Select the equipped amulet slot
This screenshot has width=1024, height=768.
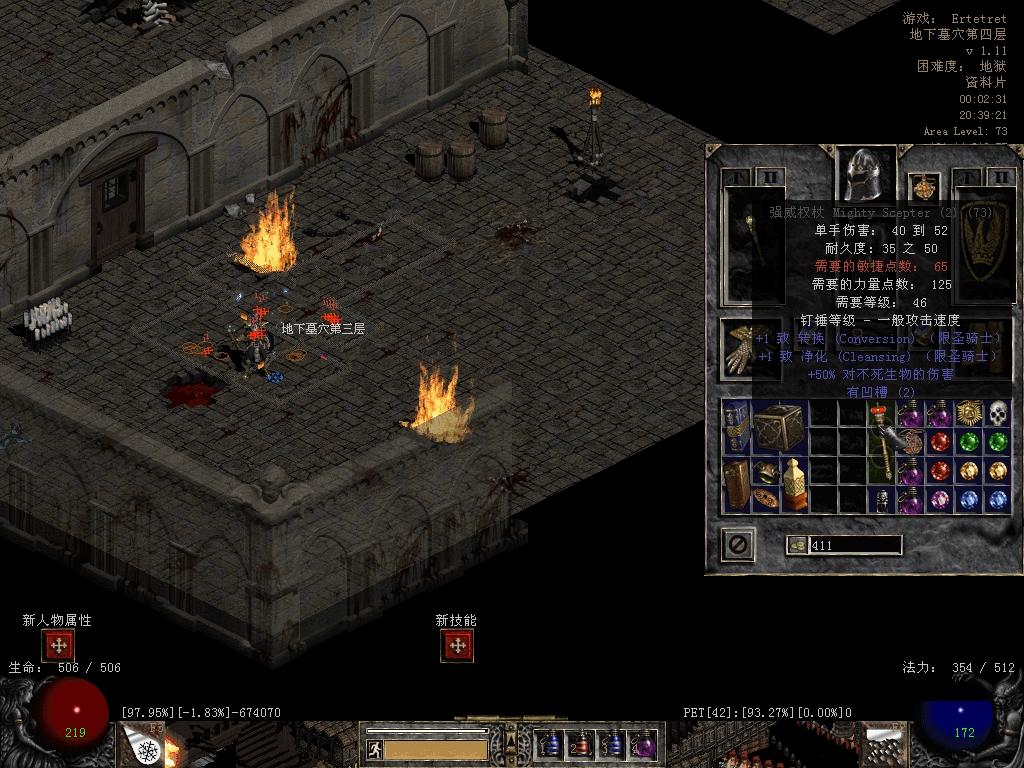tap(922, 187)
